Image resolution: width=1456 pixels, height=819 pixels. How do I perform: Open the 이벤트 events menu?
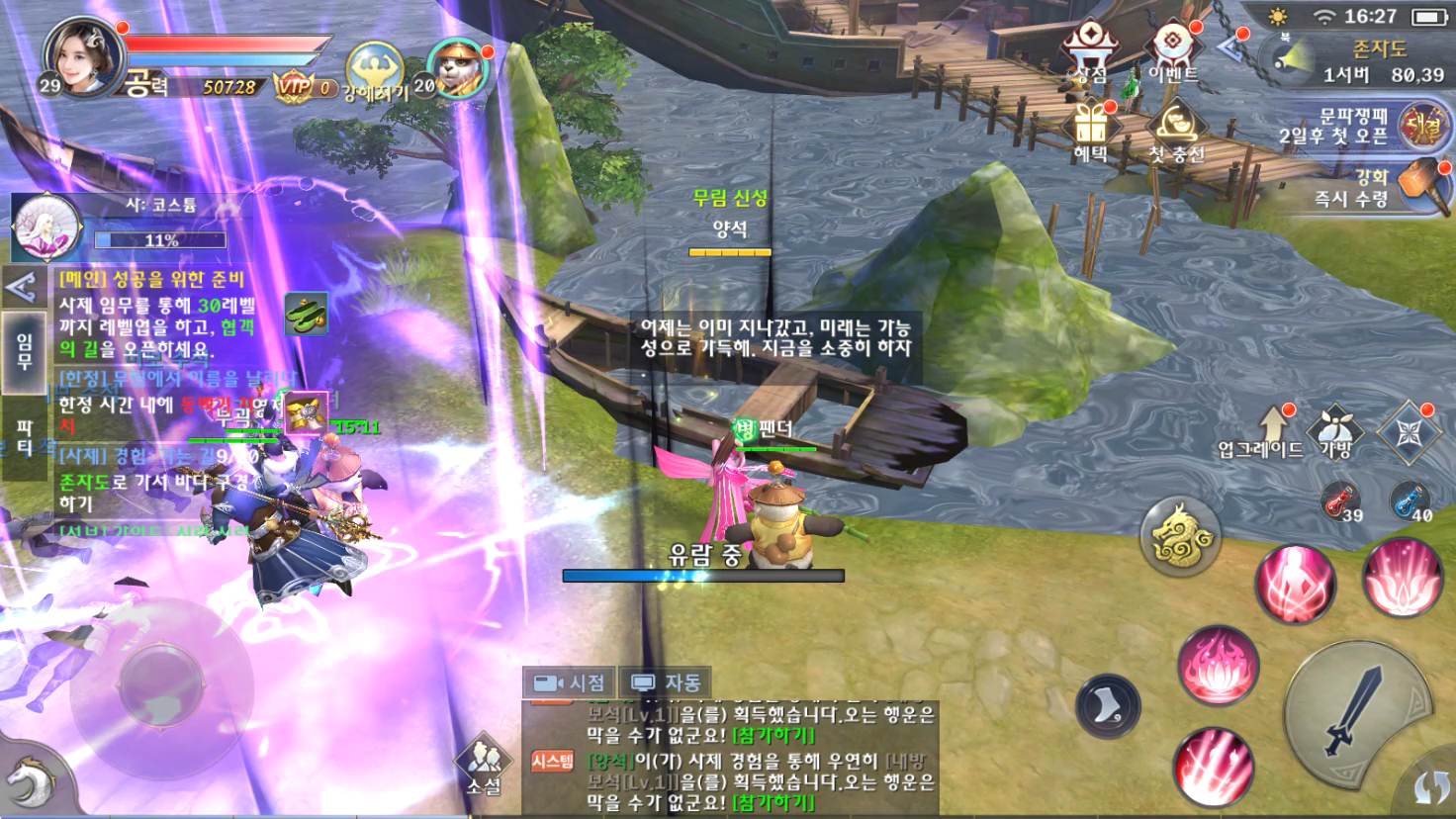pos(1173,51)
